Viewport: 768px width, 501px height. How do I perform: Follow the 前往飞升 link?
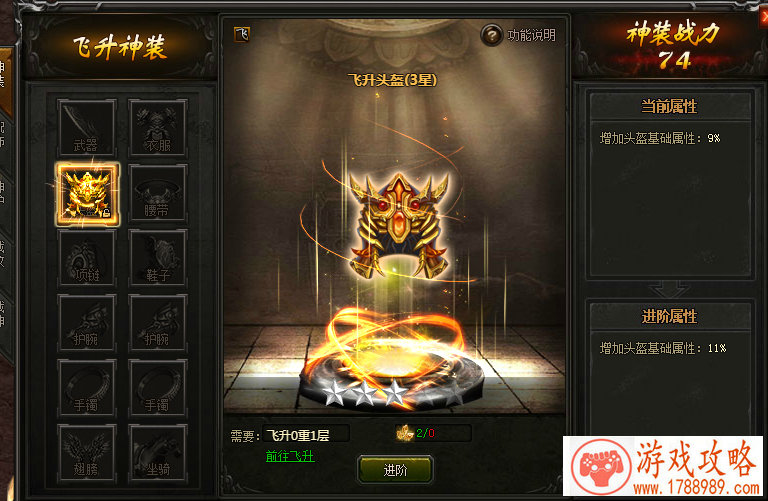289,456
